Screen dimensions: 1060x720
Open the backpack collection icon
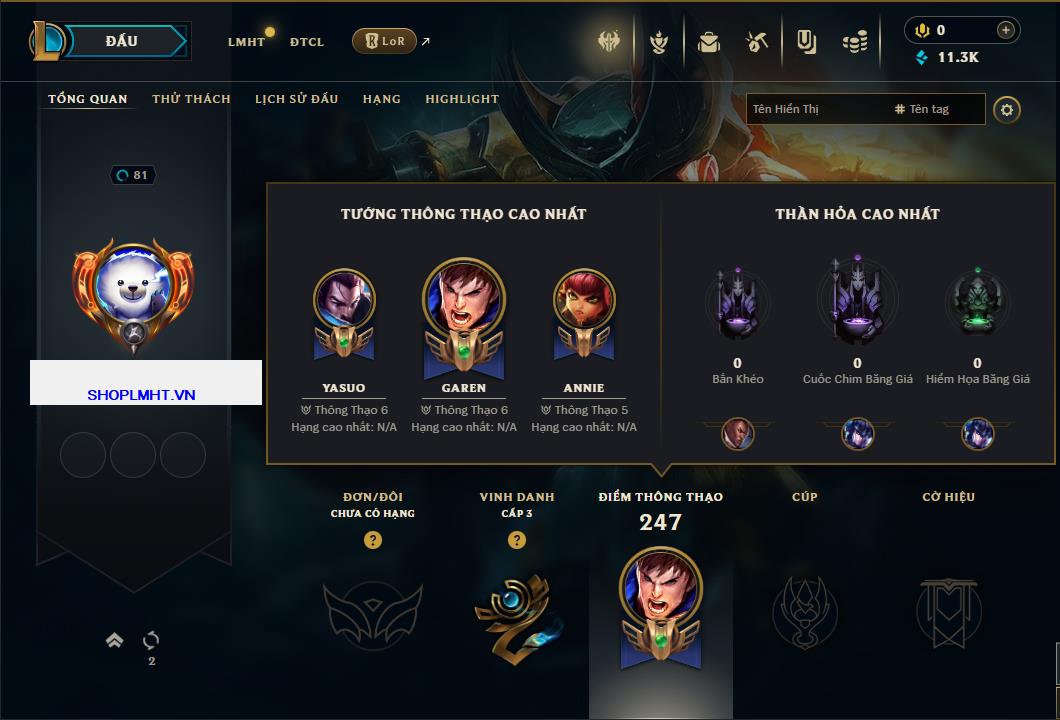pyautogui.click(x=709, y=42)
